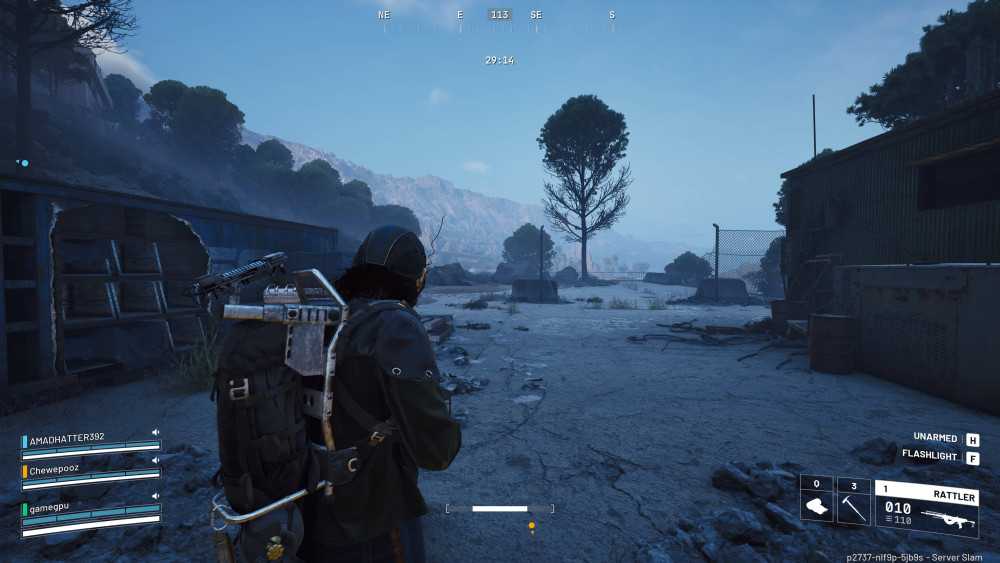This screenshot has height=563, width=1000.
Task: Toggle the Flashlight label
Action: point(931,455)
